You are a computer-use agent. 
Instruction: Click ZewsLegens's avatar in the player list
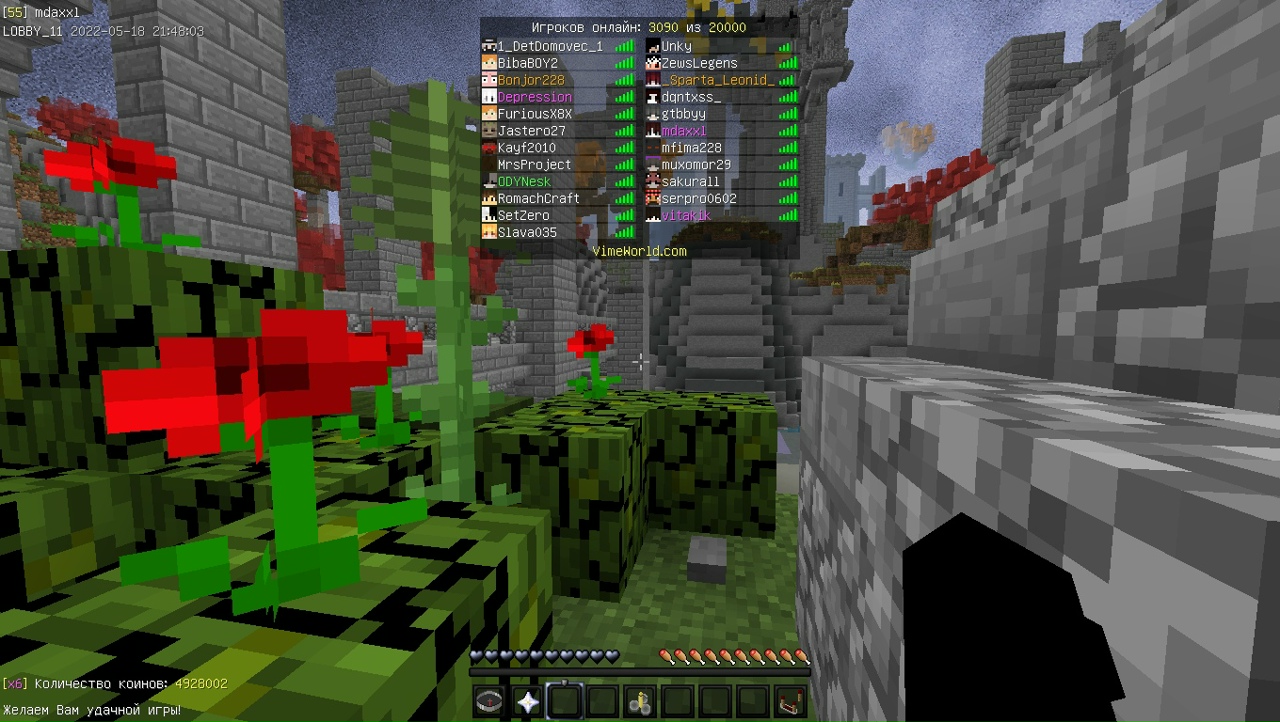[x=655, y=62]
